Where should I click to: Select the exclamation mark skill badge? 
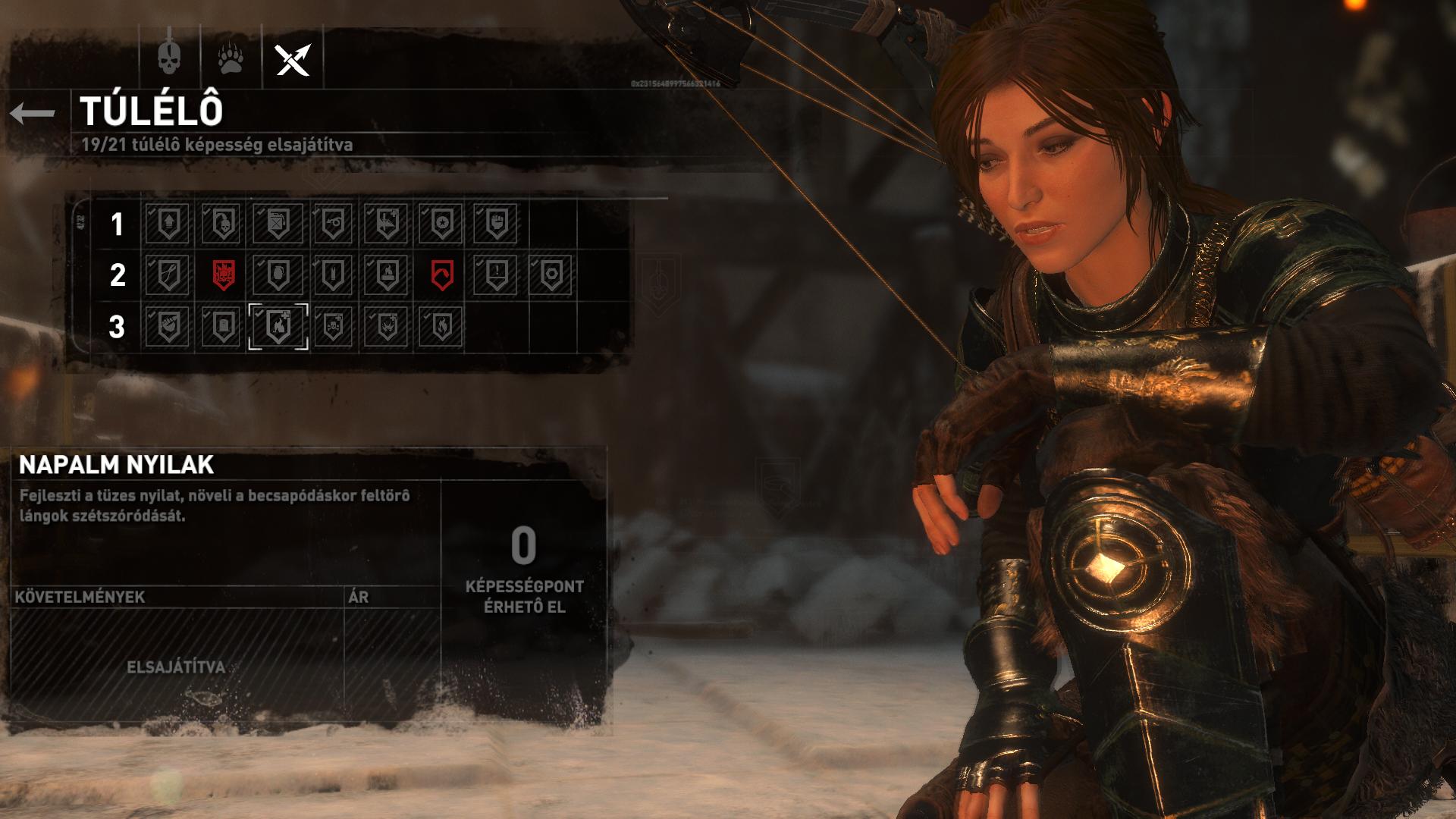point(496,275)
